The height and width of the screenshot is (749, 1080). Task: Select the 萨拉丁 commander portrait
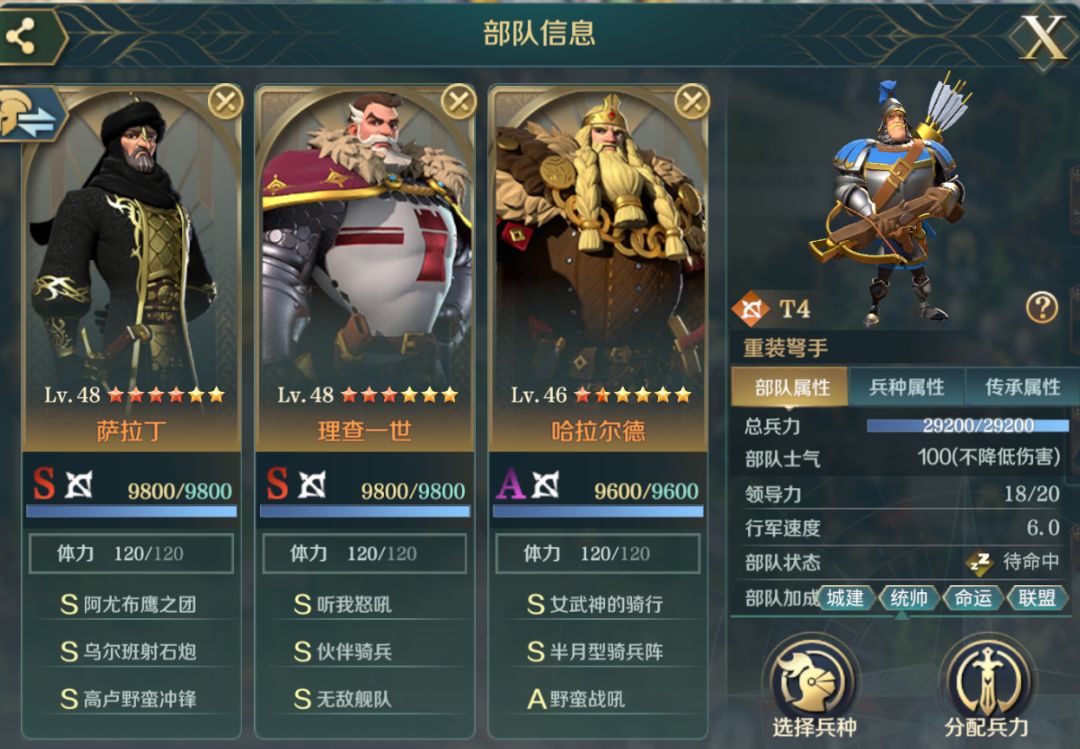click(132, 240)
